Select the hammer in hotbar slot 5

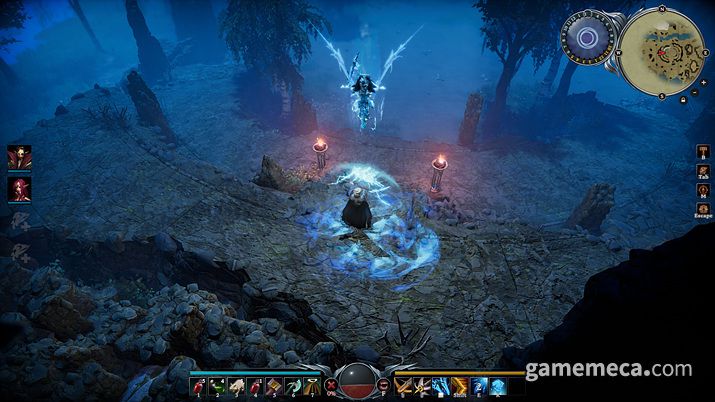click(x=274, y=385)
